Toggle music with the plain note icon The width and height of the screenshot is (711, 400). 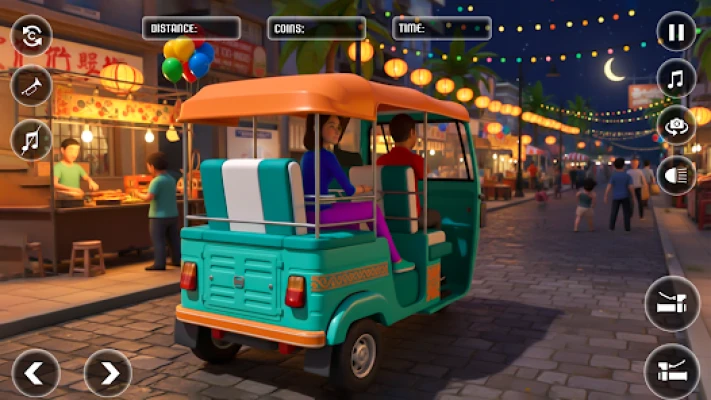click(x=677, y=78)
